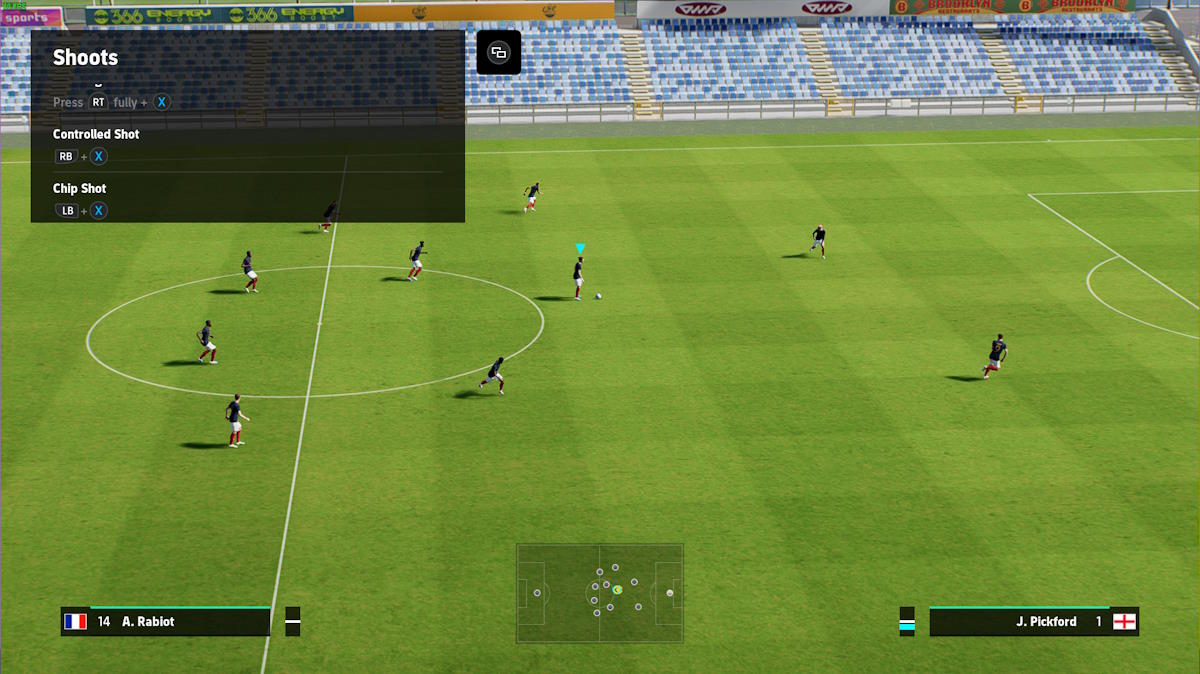Viewport: 1200px width, 674px height.
Task: Click the J. Pickford player nameplate
Action: click(x=1033, y=621)
